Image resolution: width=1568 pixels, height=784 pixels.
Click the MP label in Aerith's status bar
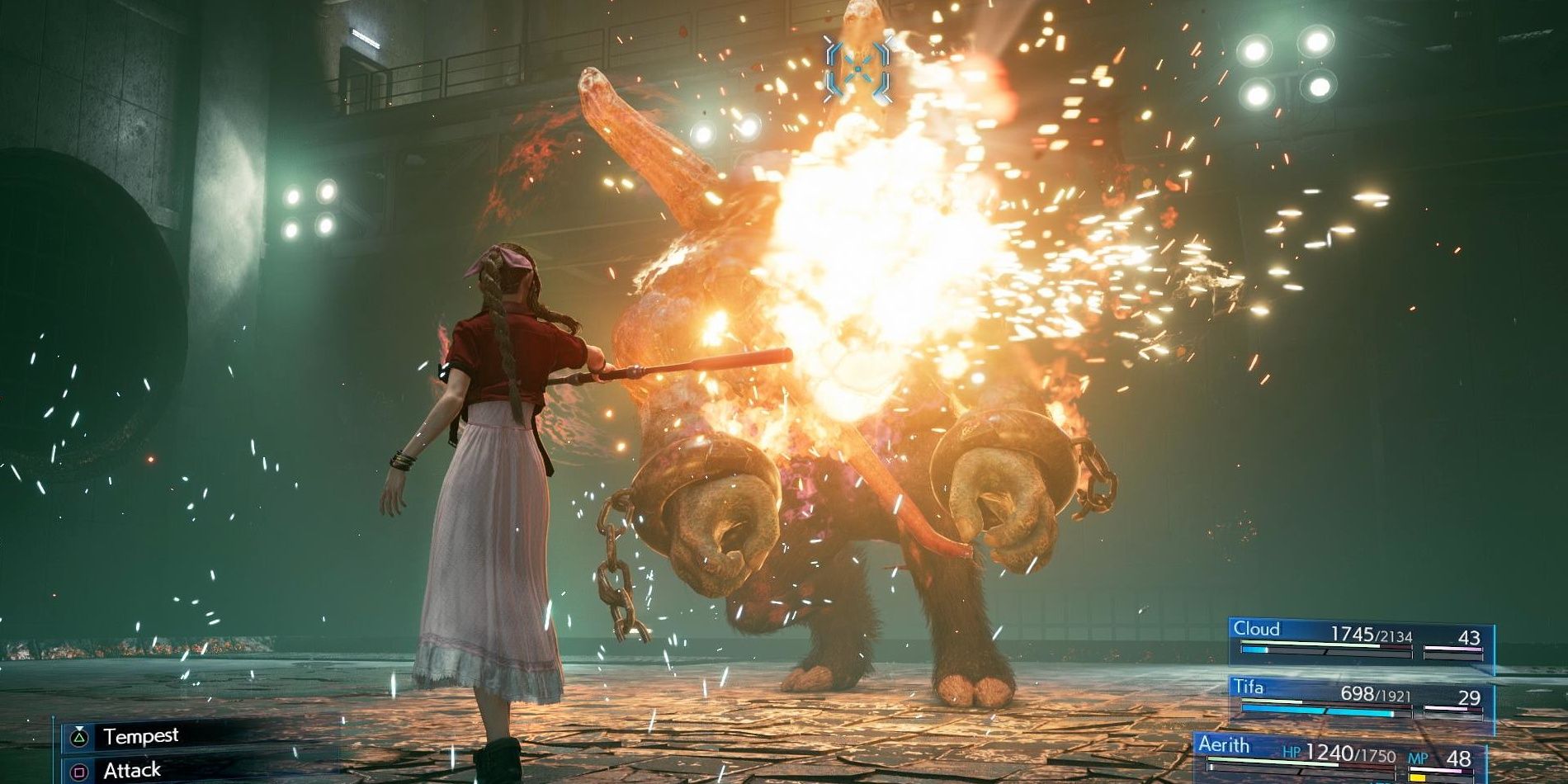tap(1419, 759)
